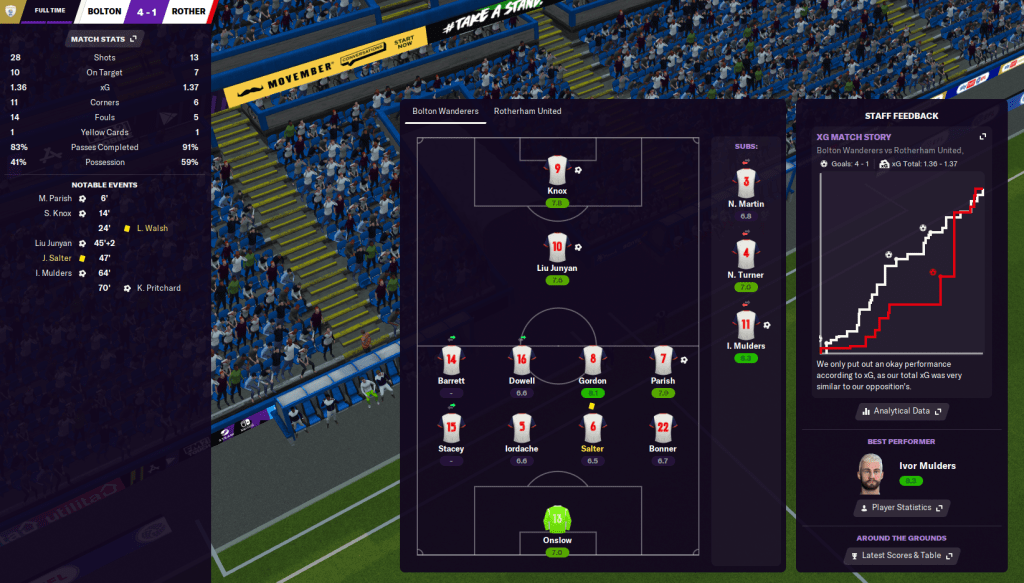Choose defender Bonner in the lineup

click(662, 427)
